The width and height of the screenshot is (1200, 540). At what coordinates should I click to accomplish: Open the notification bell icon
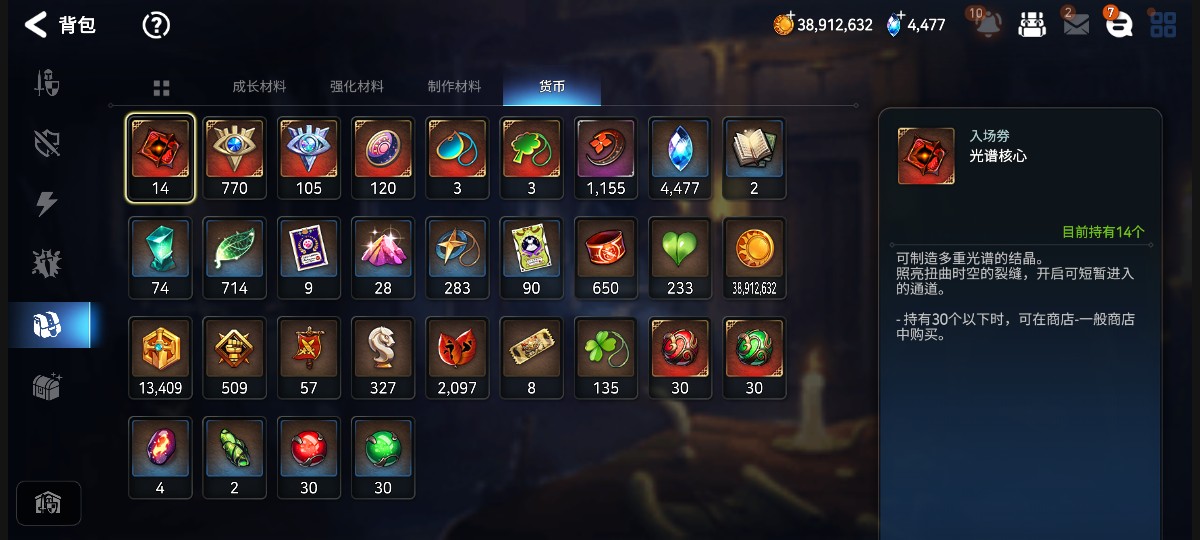(x=988, y=25)
